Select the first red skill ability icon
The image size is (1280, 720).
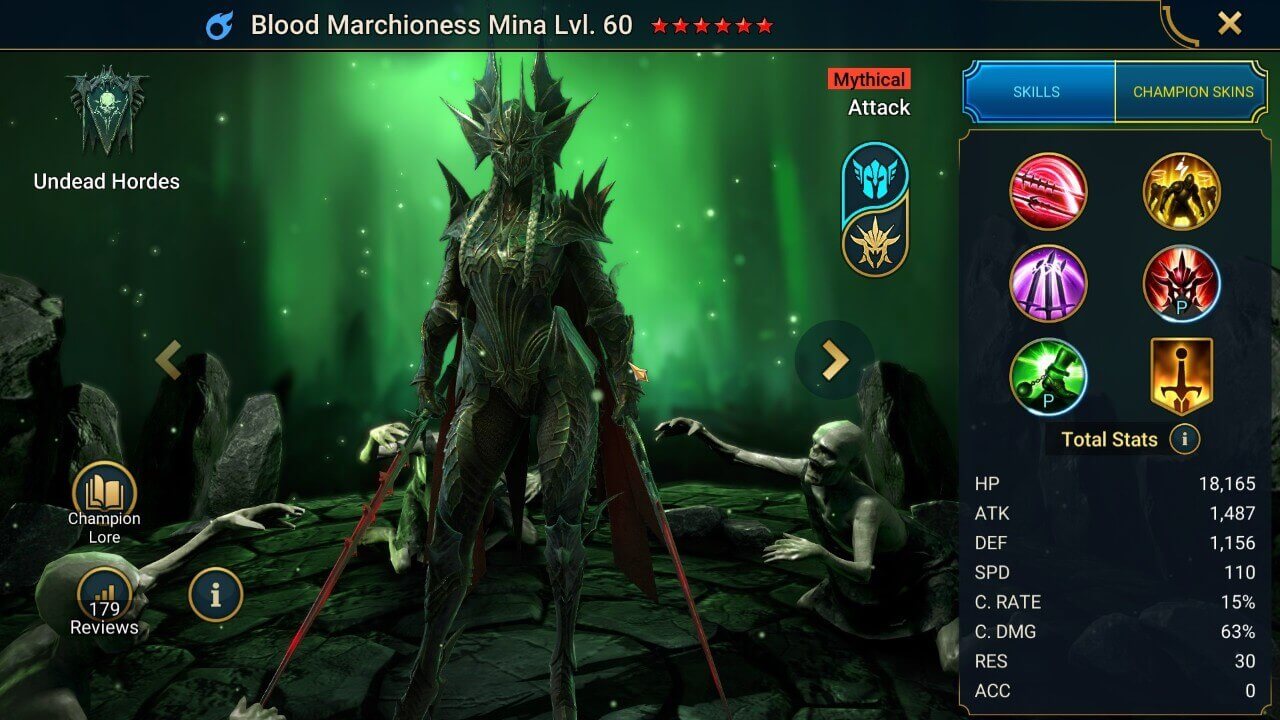coord(1050,191)
